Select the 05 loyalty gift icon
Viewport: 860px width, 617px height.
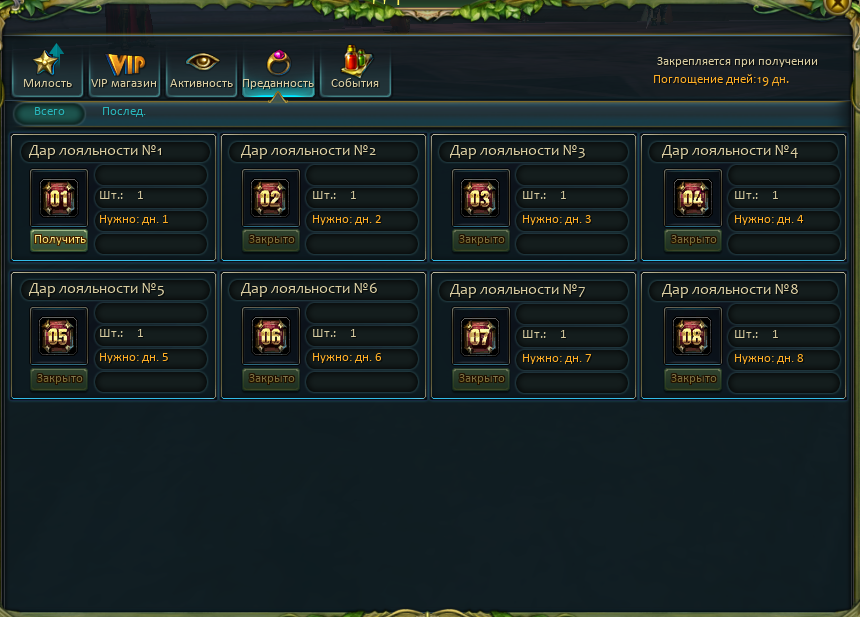[59, 336]
